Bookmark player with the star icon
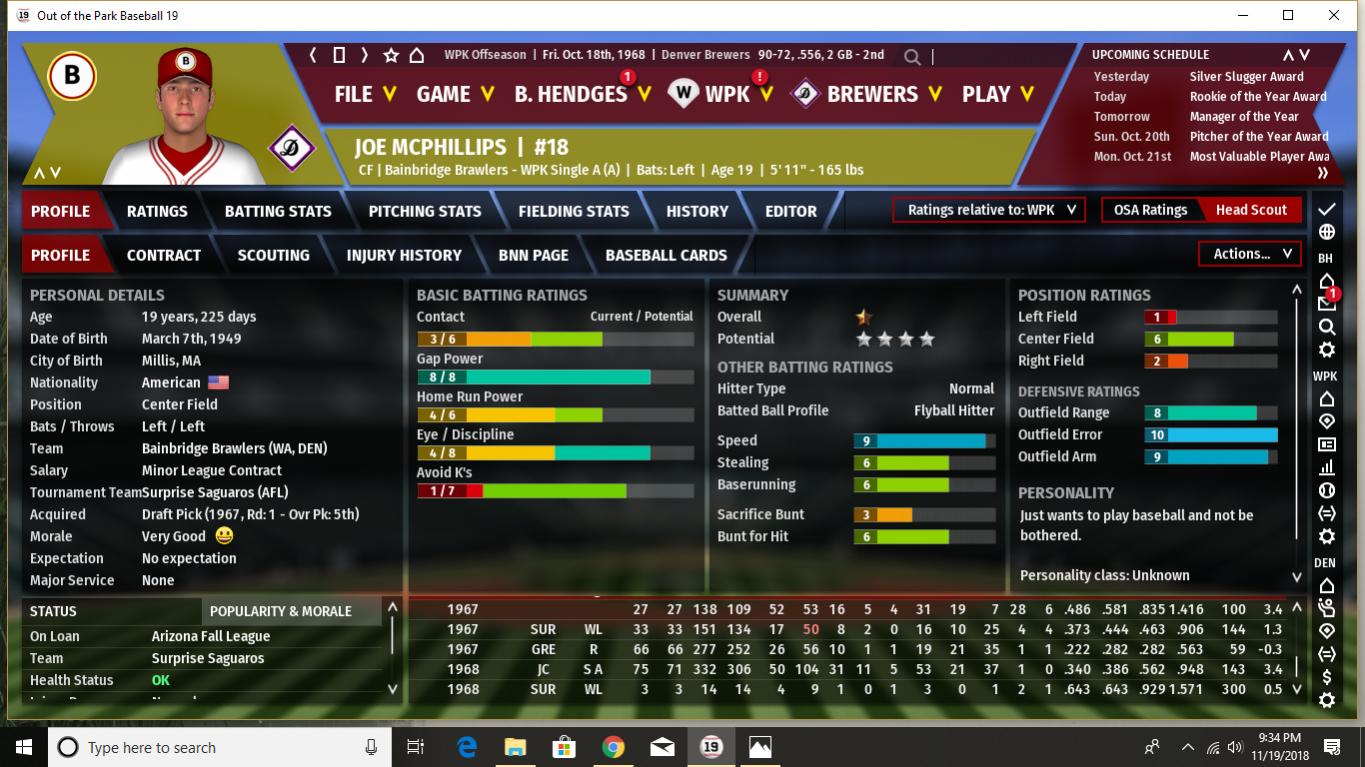Screen dimensions: 1365x767 (x=391, y=55)
